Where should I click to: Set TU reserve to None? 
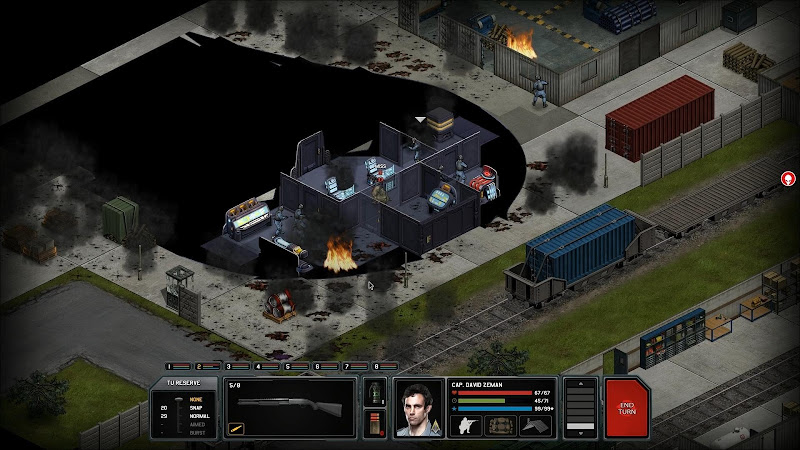coord(195,399)
